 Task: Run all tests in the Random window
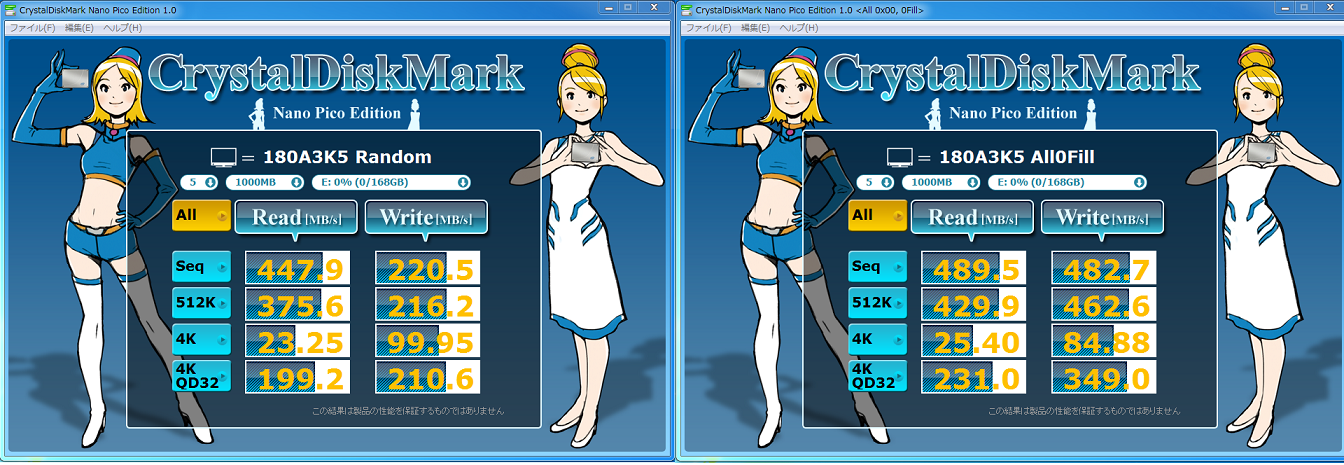(x=201, y=215)
